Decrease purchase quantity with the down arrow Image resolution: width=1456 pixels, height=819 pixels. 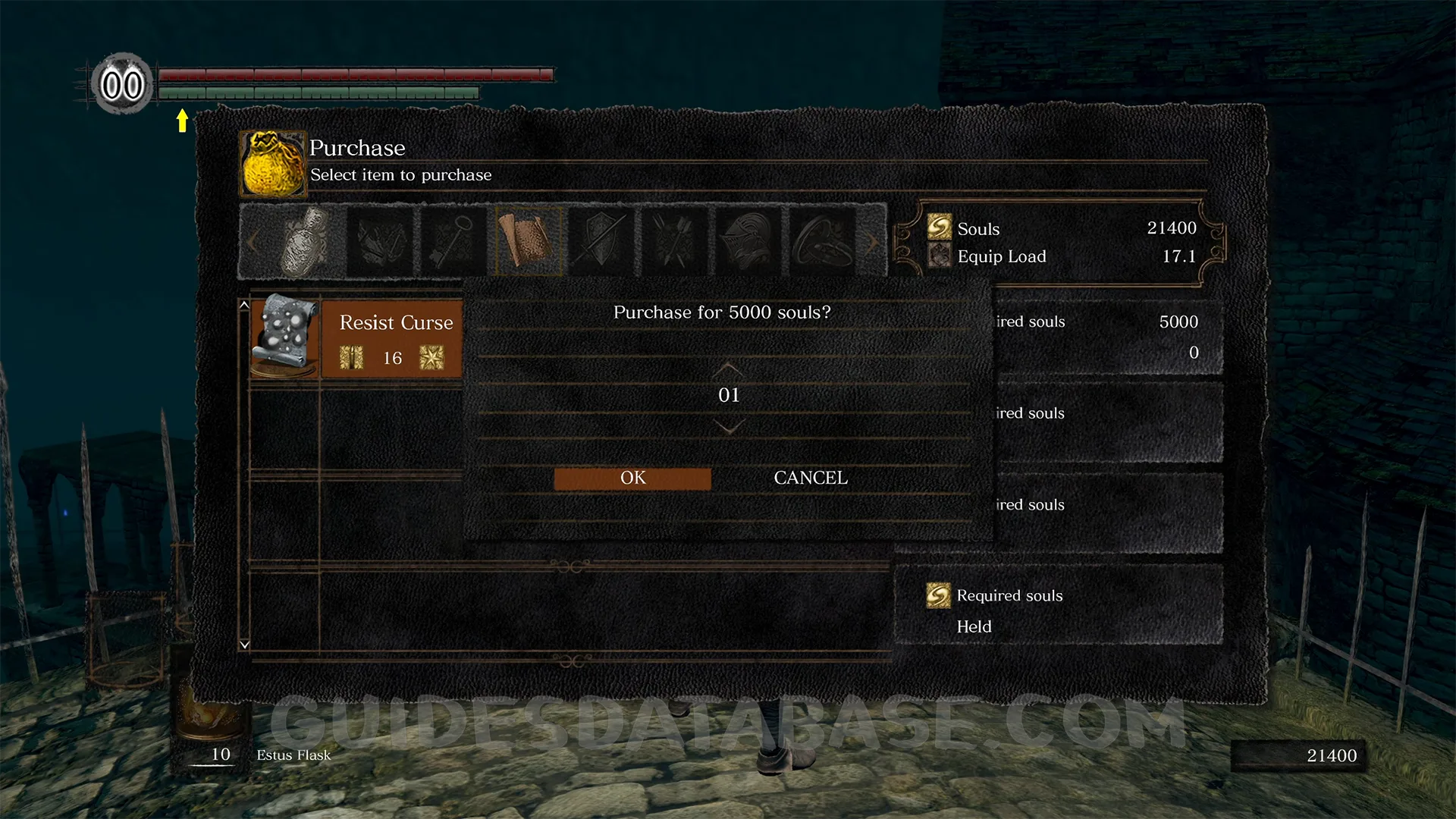click(x=728, y=428)
